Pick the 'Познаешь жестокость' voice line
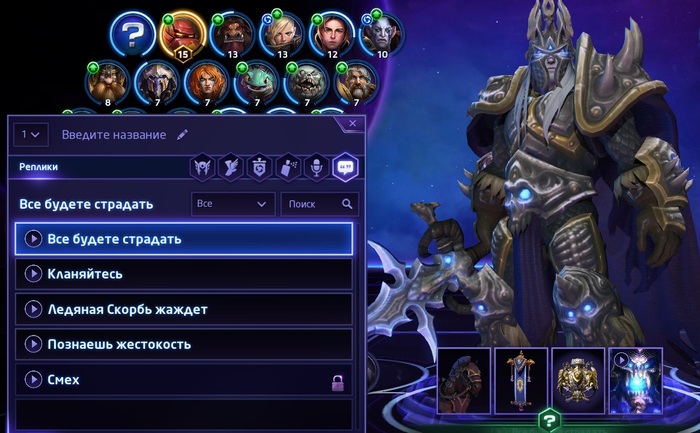The width and height of the screenshot is (700, 433). click(x=184, y=344)
